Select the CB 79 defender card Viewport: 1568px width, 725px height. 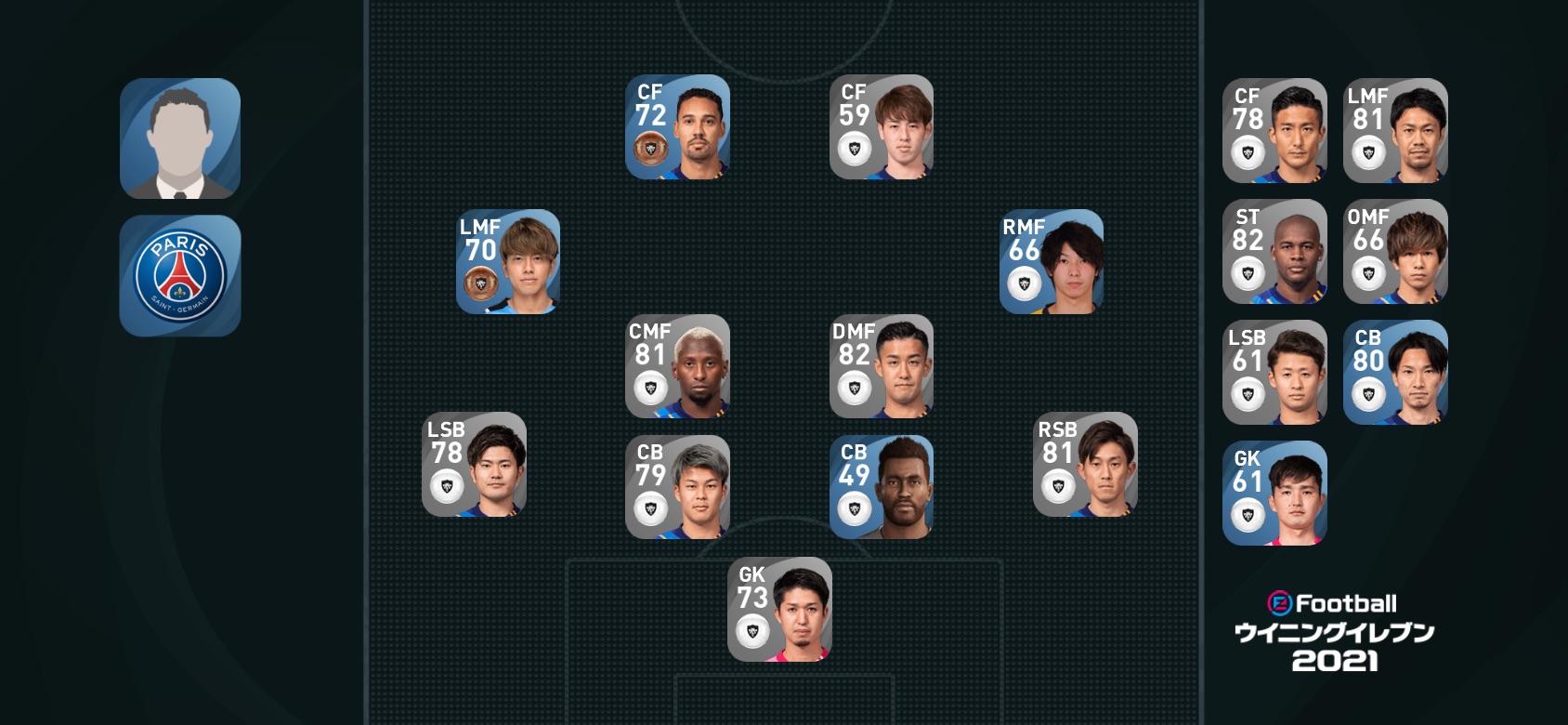pyautogui.click(x=677, y=487)
